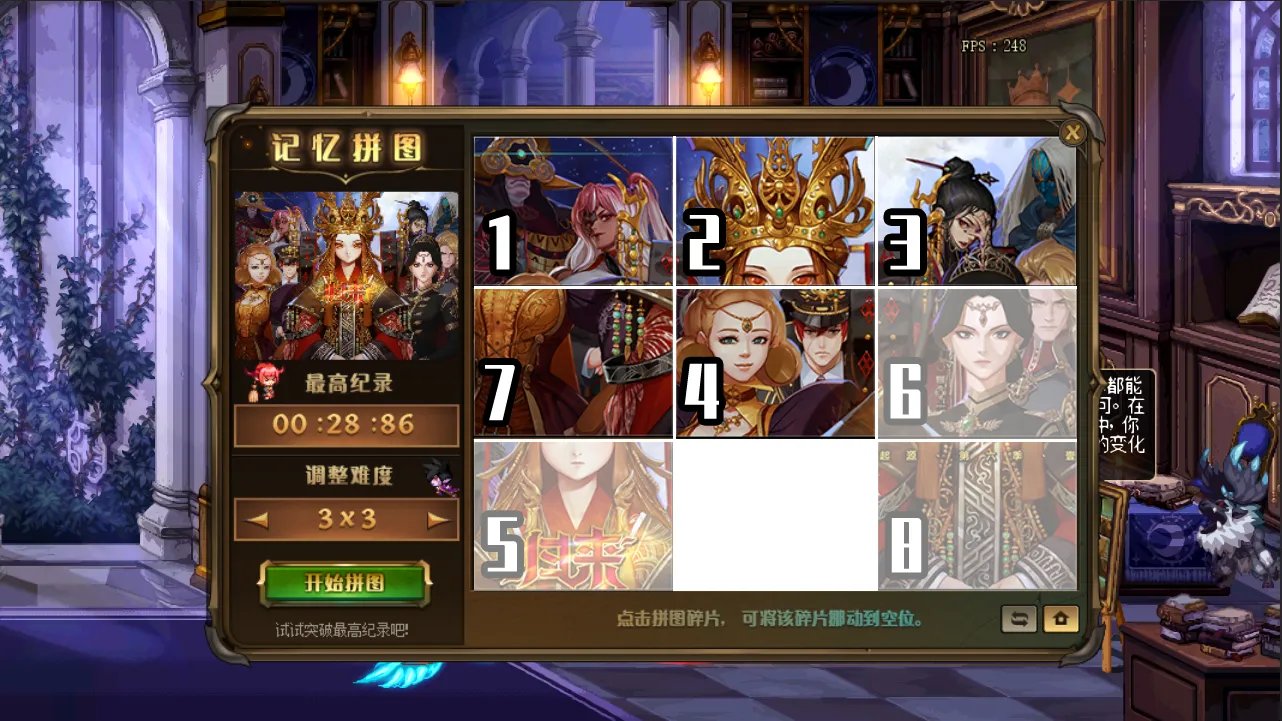Click the 3x3 difficulty display

pos(347,519)
